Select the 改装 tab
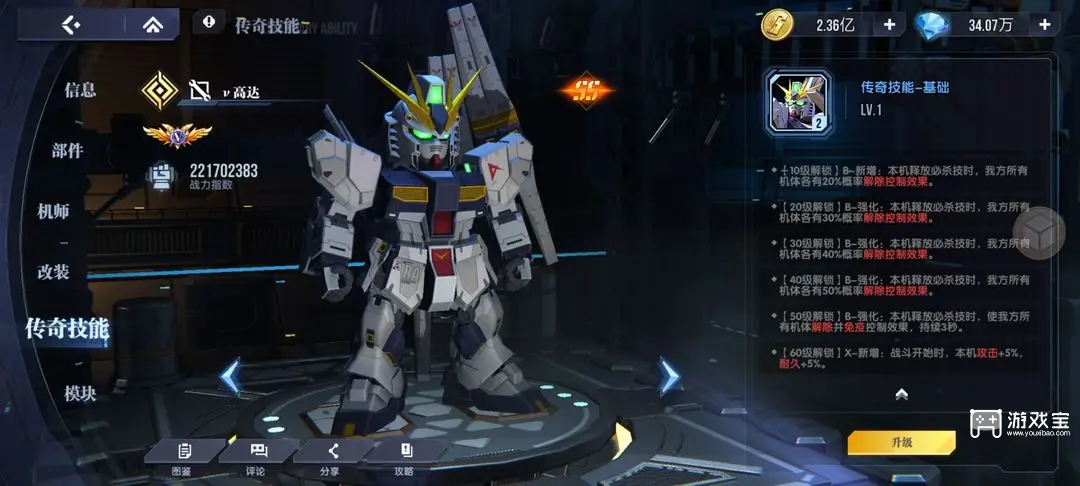Image resolution: width=1080 pixels, height=486 pixels. (53, 271)
